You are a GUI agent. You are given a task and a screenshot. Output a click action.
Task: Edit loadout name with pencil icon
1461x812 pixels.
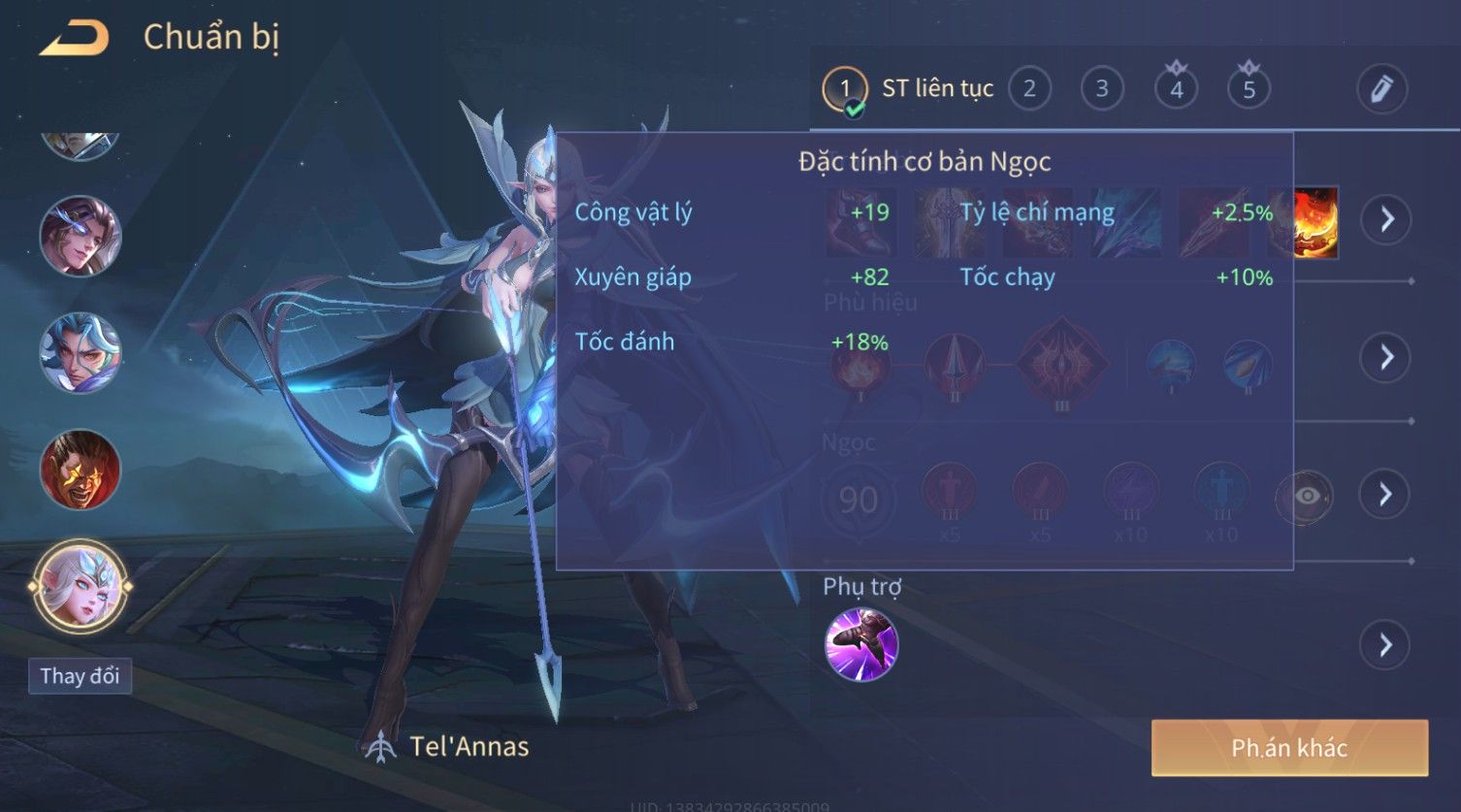coord(1381,89)
